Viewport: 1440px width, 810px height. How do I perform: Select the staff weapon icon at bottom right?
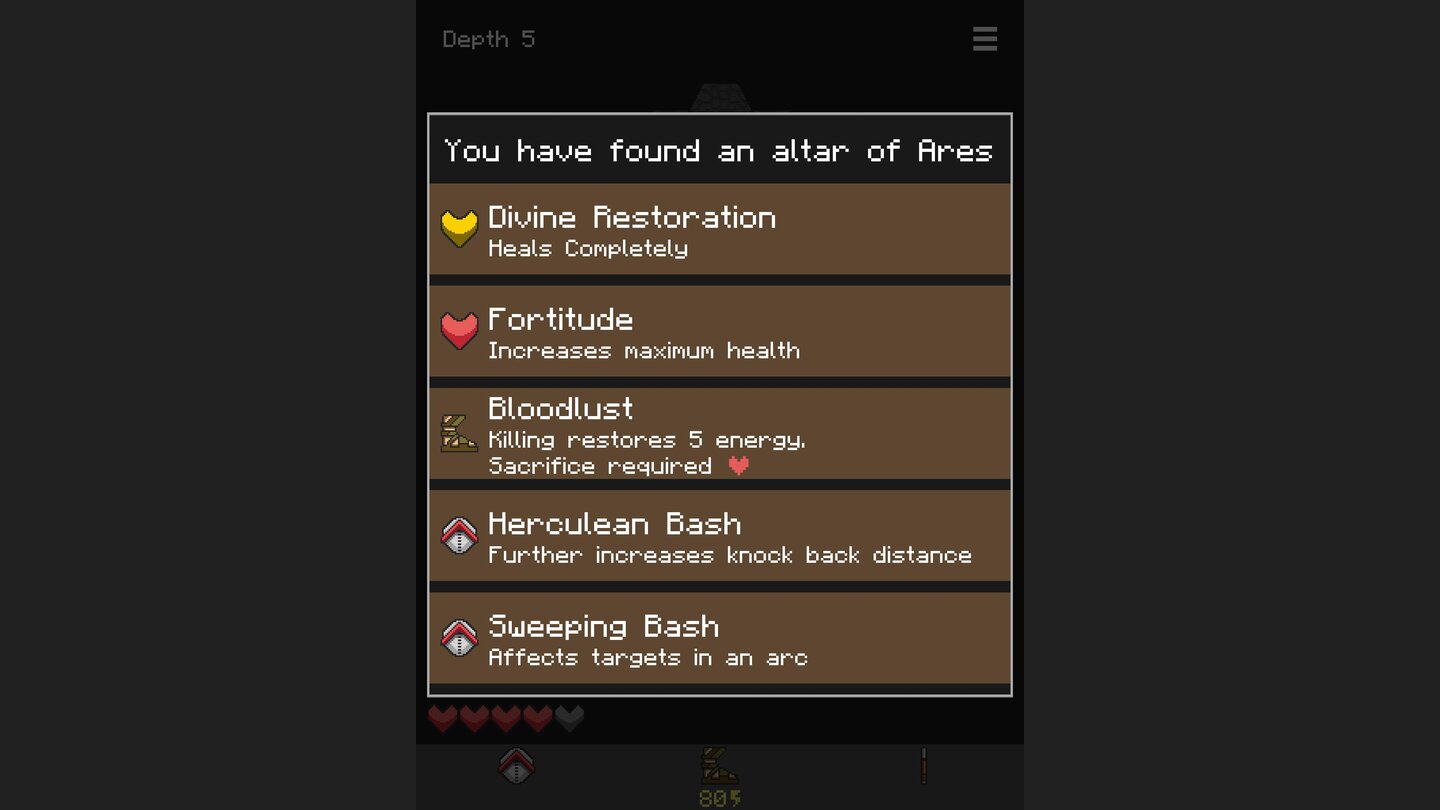pos(923,764)
